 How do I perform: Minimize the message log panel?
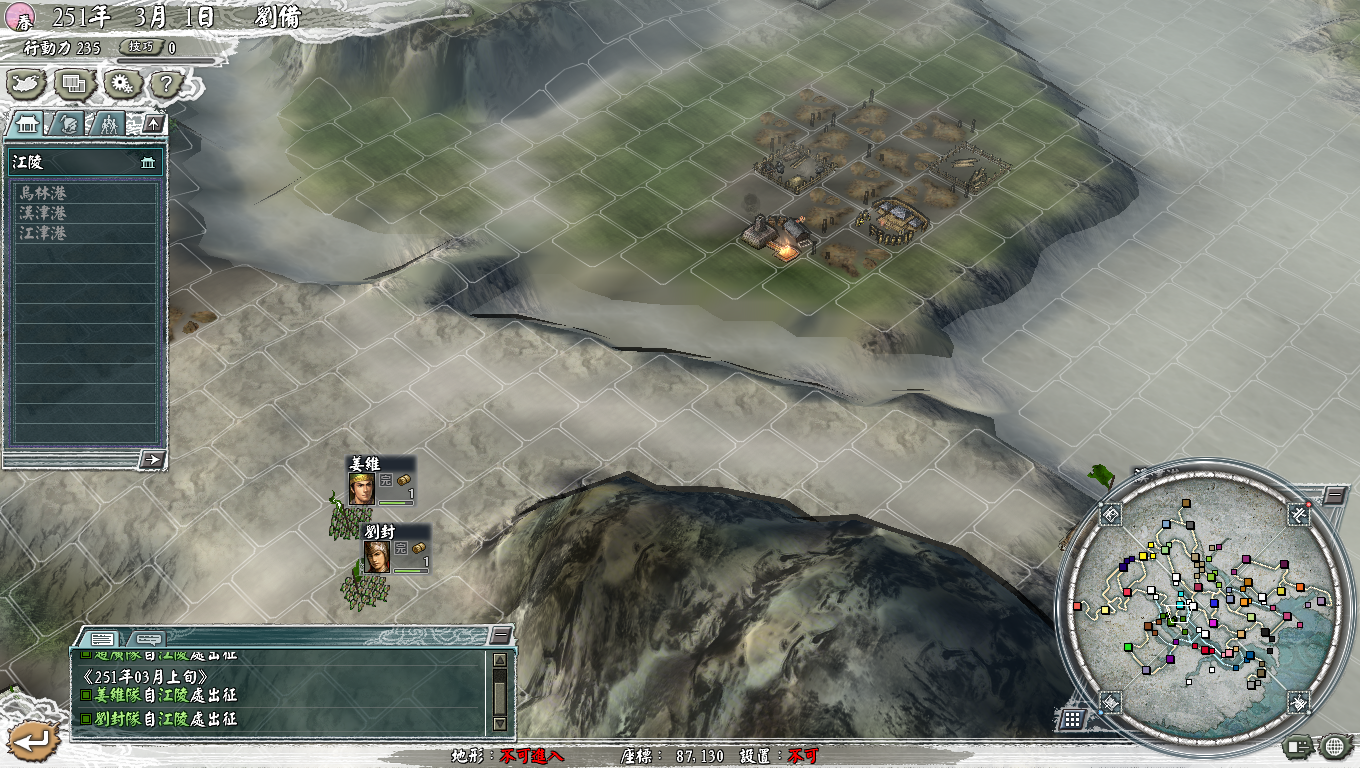point(499,636)
